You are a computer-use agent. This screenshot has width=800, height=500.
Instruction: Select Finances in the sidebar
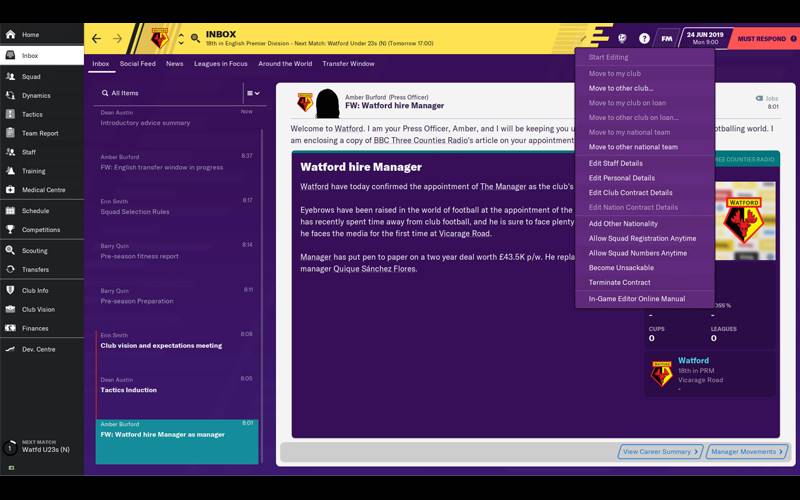pos(35,328)
